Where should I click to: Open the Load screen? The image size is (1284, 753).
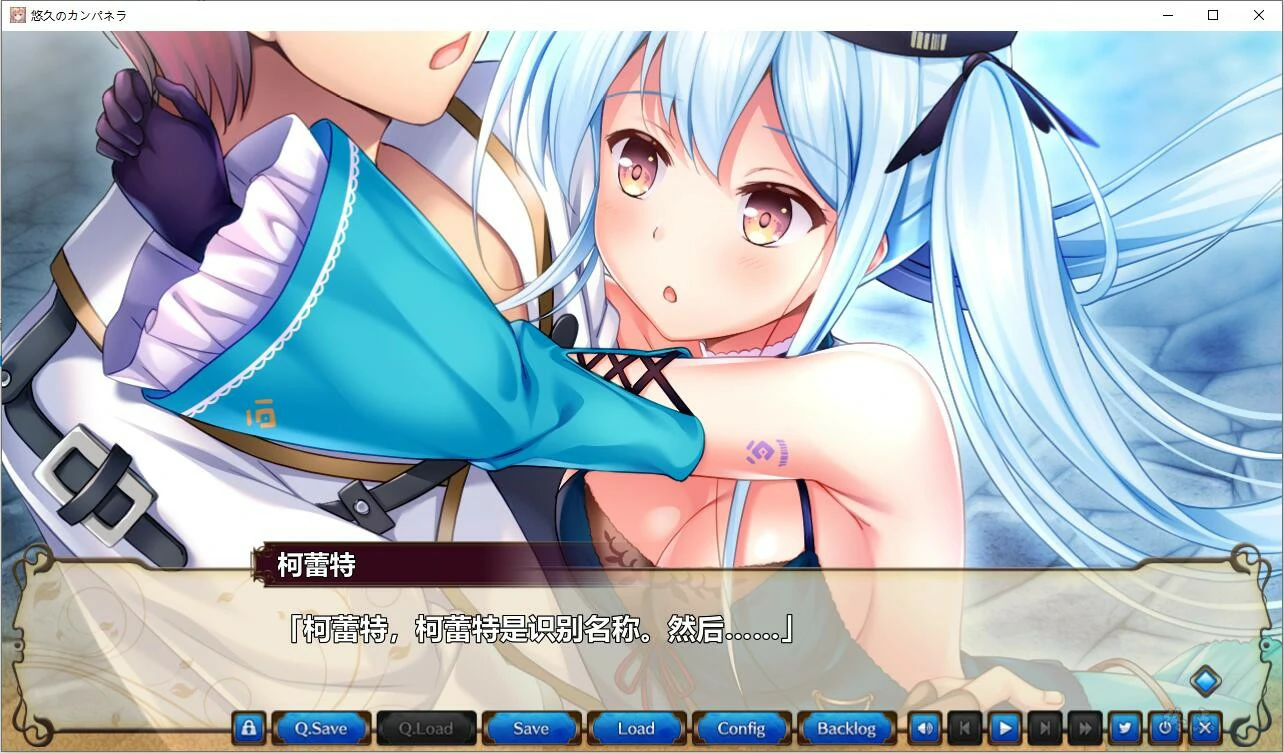636,728
